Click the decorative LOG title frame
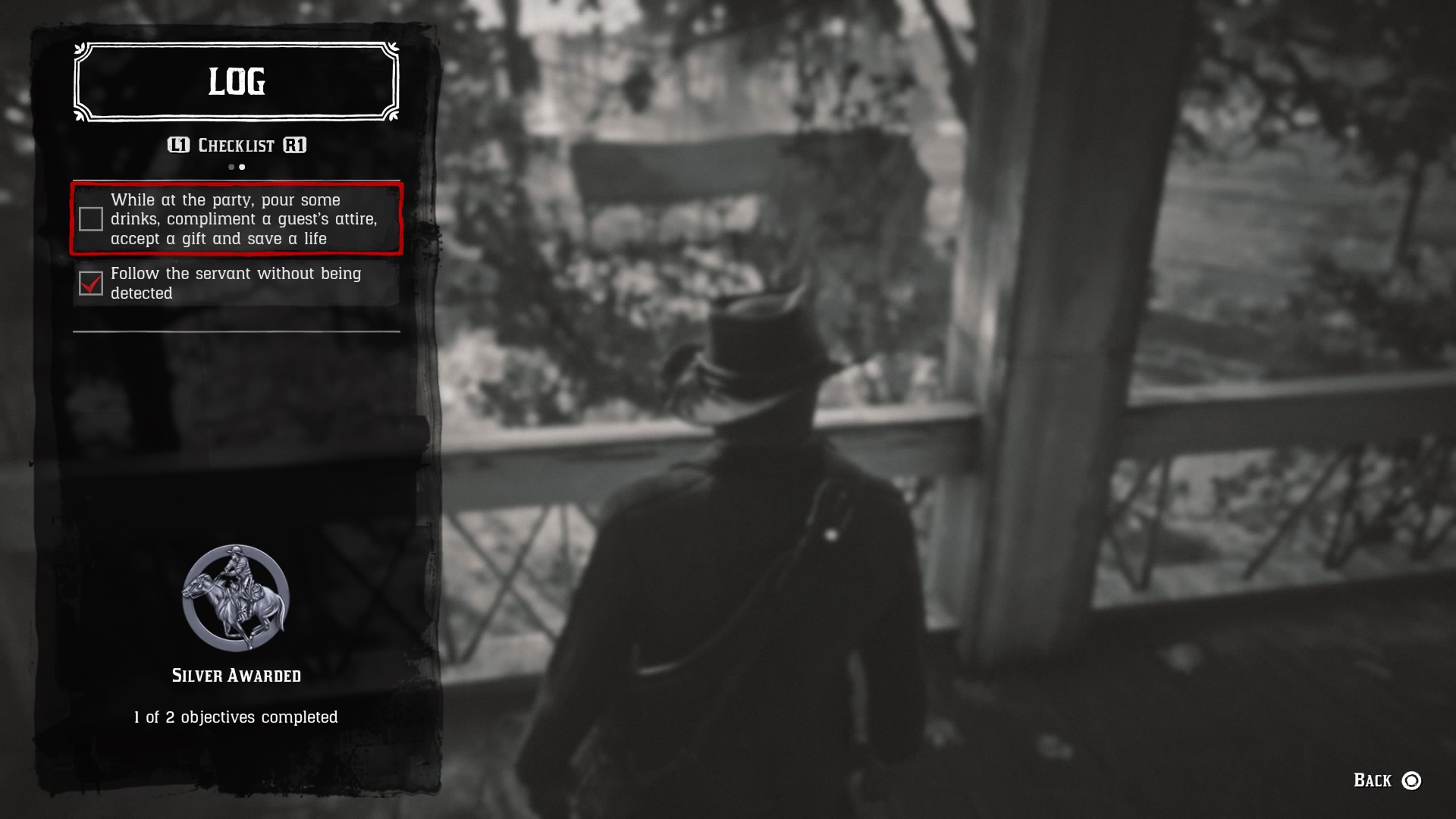Image resolution: width=1456 pixels, height=819 pixels. pyautogui.click(x=236, y=83)
